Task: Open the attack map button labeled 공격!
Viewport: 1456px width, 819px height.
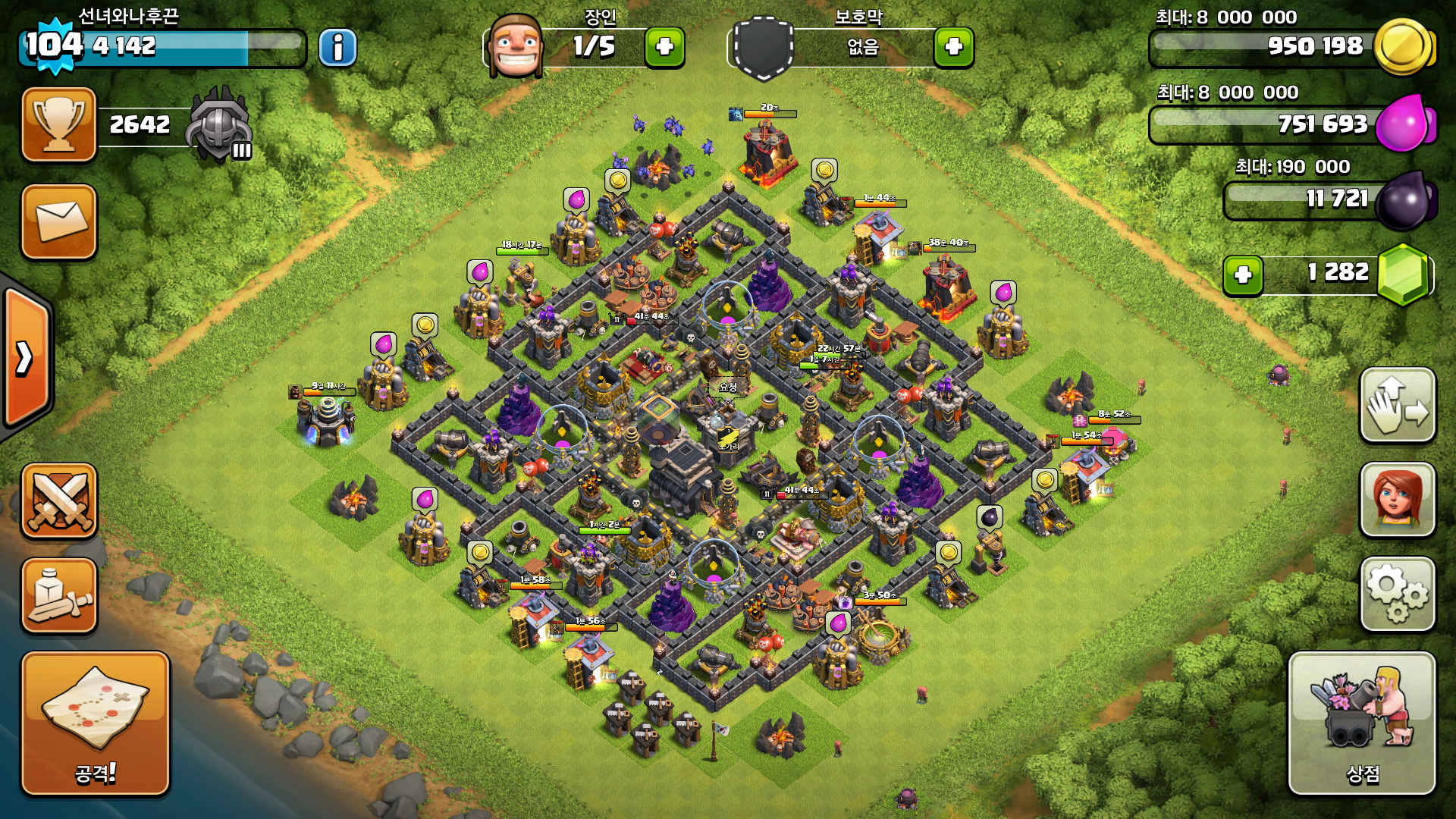Action: point(95,723)
